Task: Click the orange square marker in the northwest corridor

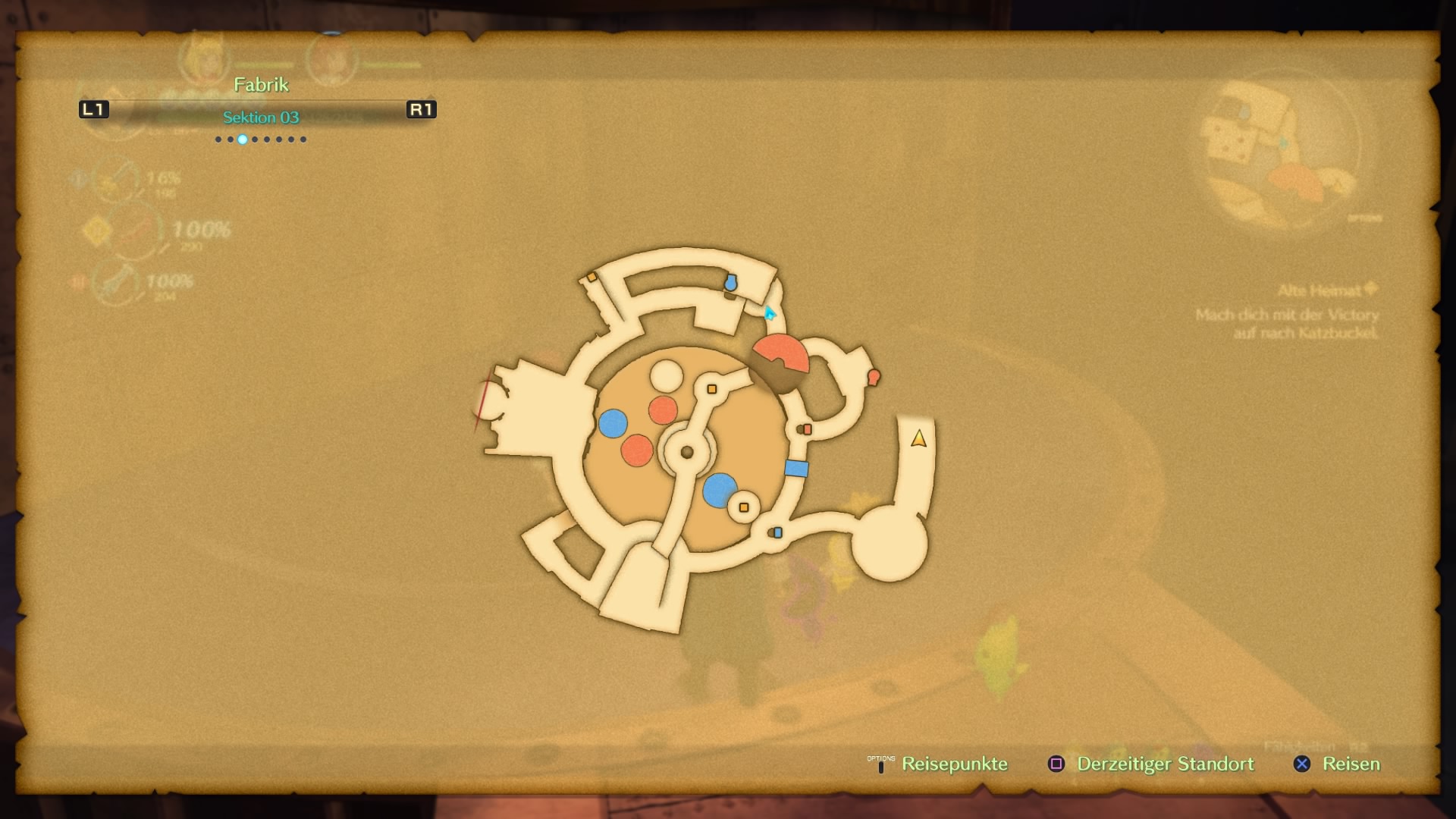Action: pos(591,278)
